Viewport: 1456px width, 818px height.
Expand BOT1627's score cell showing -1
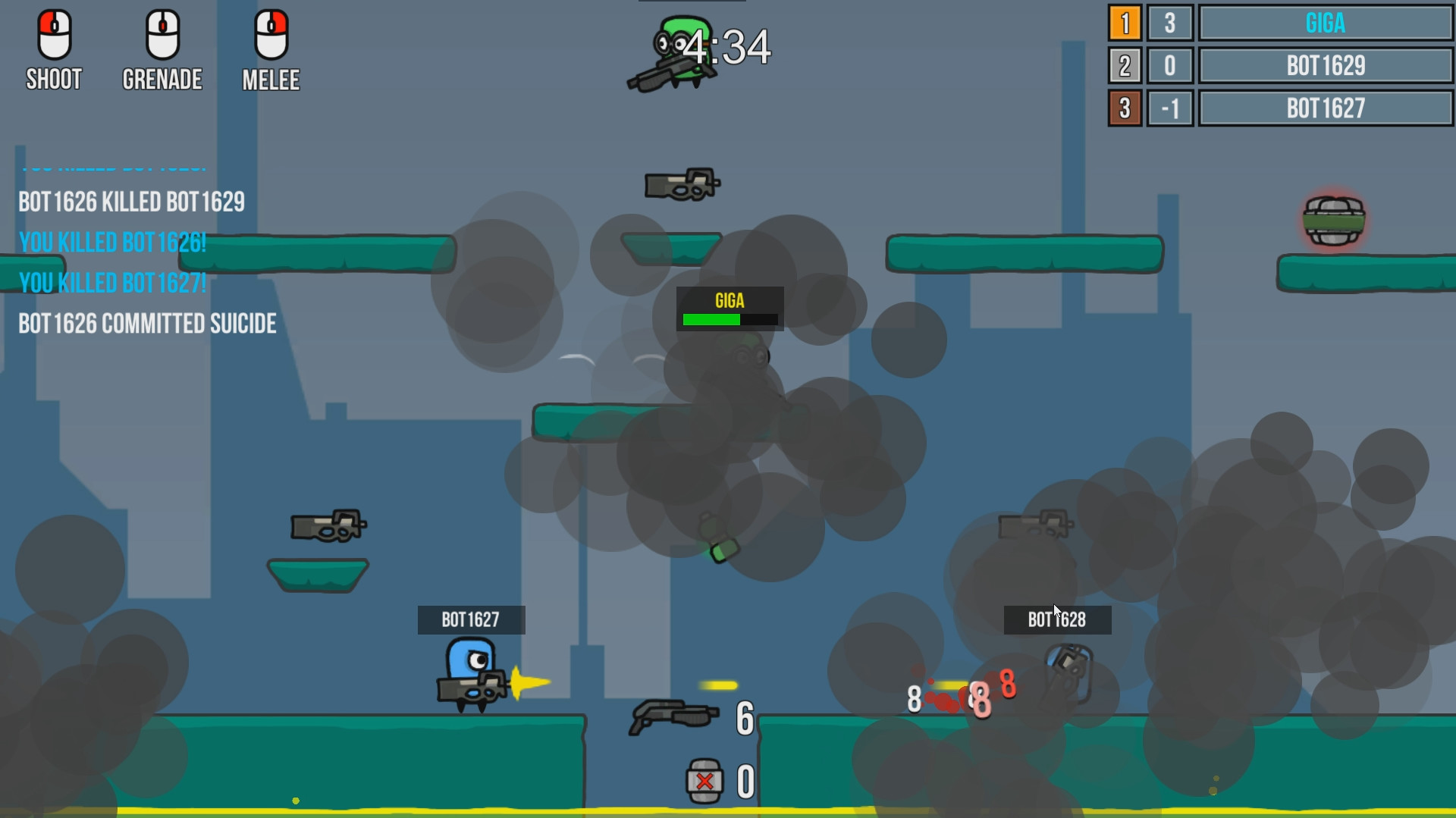click(x=1170, y=108)
